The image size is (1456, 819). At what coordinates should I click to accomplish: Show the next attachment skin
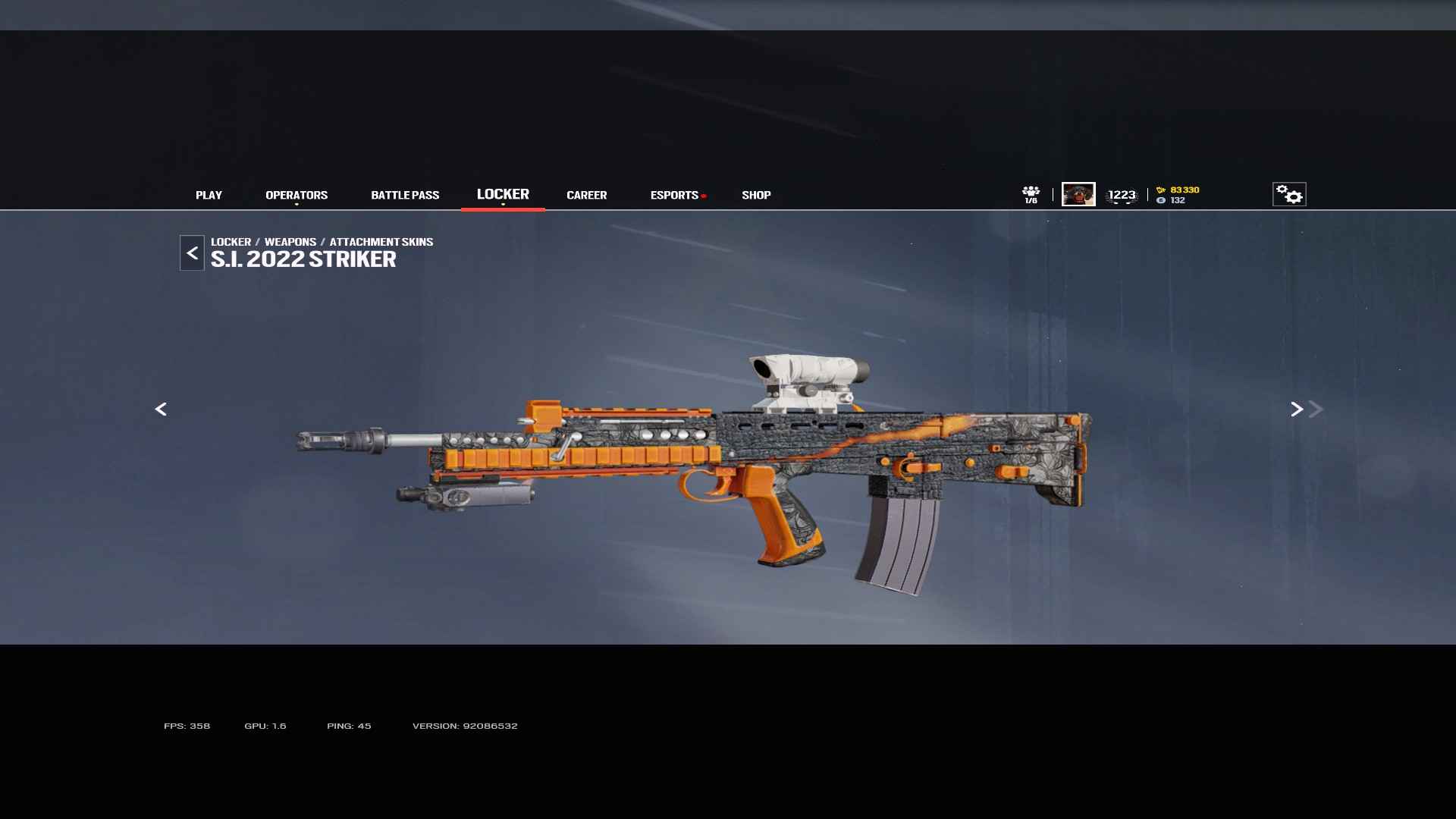1297,409
